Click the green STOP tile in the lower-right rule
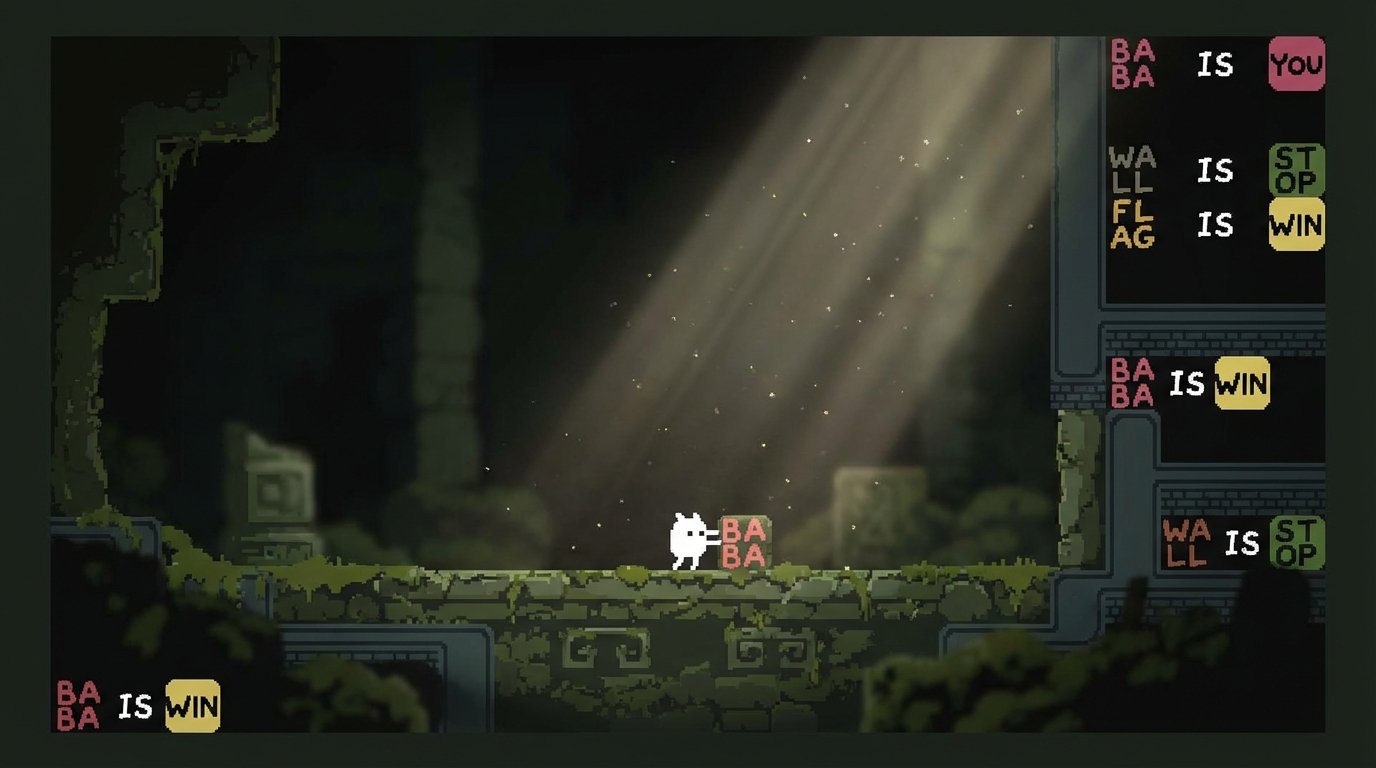1376x768 pixels. pyautogui.click(x=1300, y=543)
